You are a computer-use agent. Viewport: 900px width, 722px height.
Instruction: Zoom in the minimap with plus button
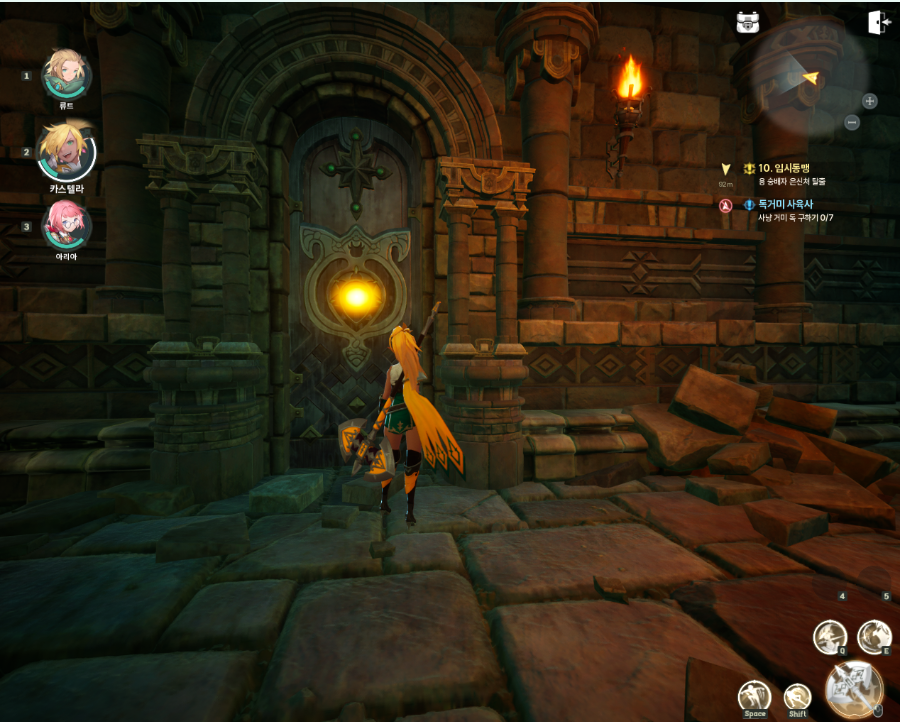pos(870,101)
